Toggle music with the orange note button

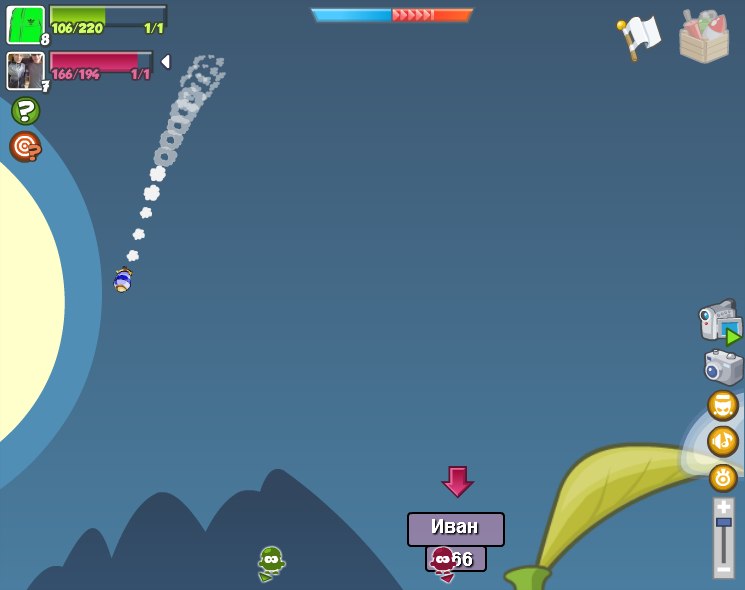(723, 441)
